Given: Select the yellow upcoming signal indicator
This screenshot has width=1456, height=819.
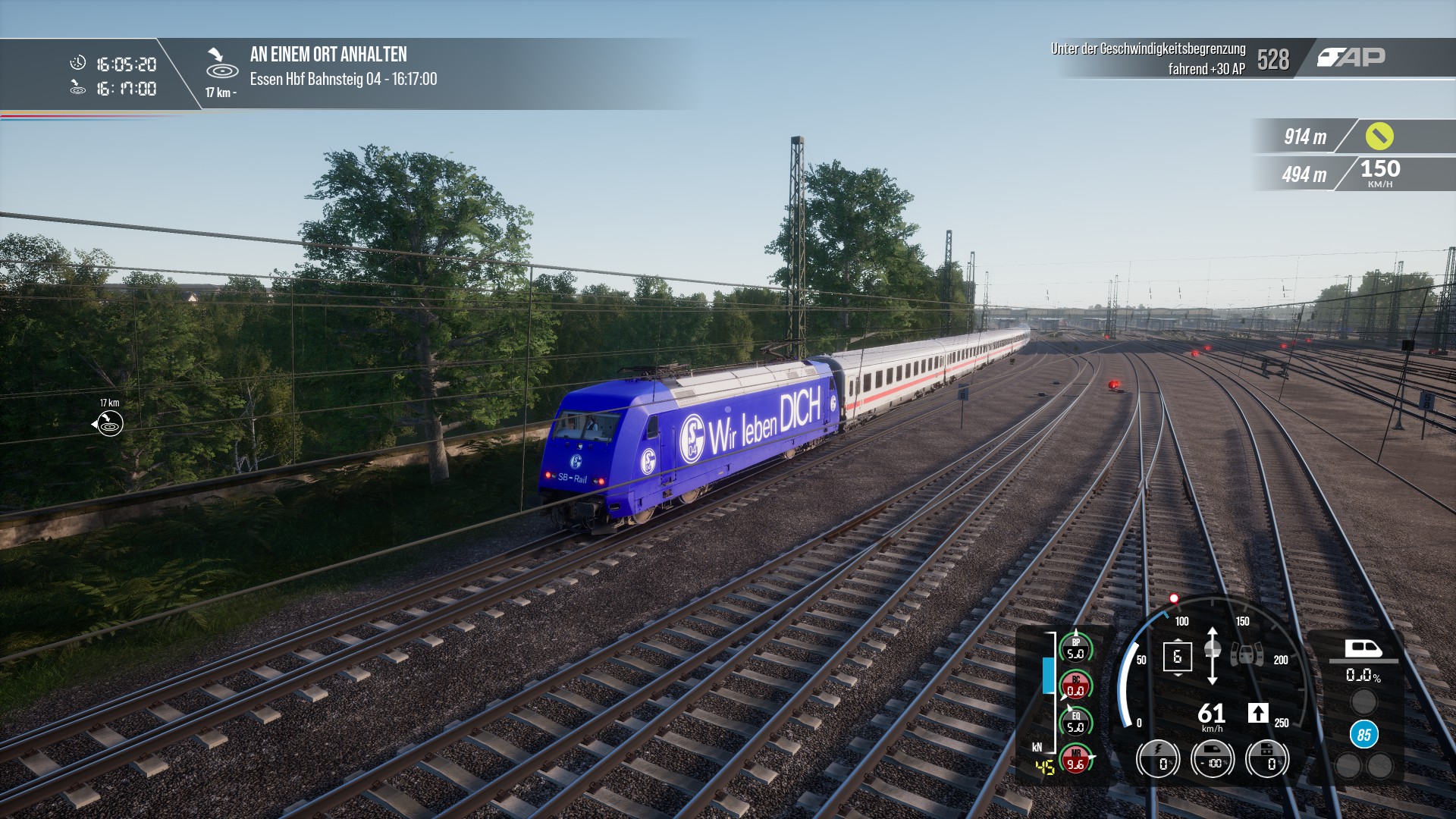Looking at the screenshot, I should [1379, 136].
